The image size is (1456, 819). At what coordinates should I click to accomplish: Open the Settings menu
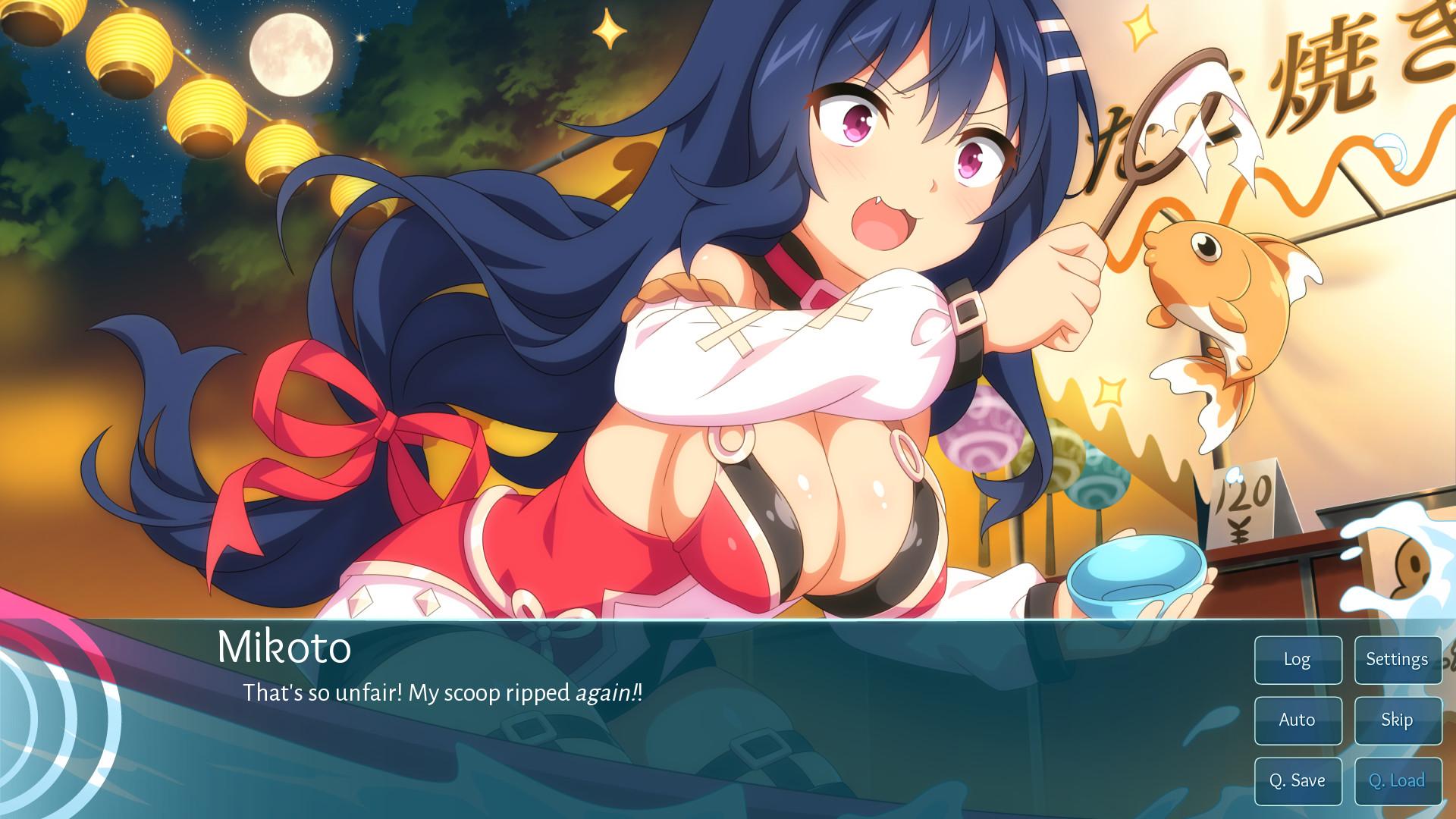click(x=1398, y=660)
